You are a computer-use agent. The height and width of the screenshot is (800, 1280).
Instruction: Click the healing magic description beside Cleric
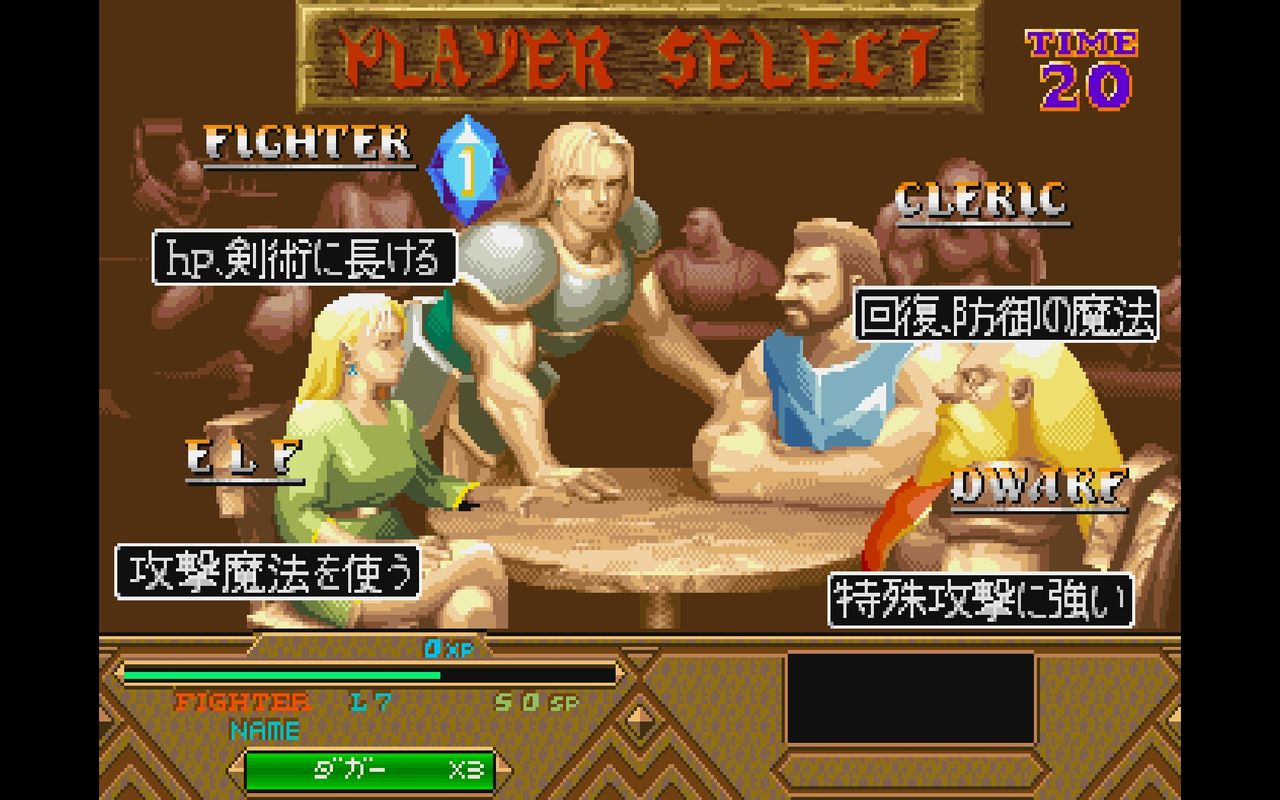[1010, 318]
